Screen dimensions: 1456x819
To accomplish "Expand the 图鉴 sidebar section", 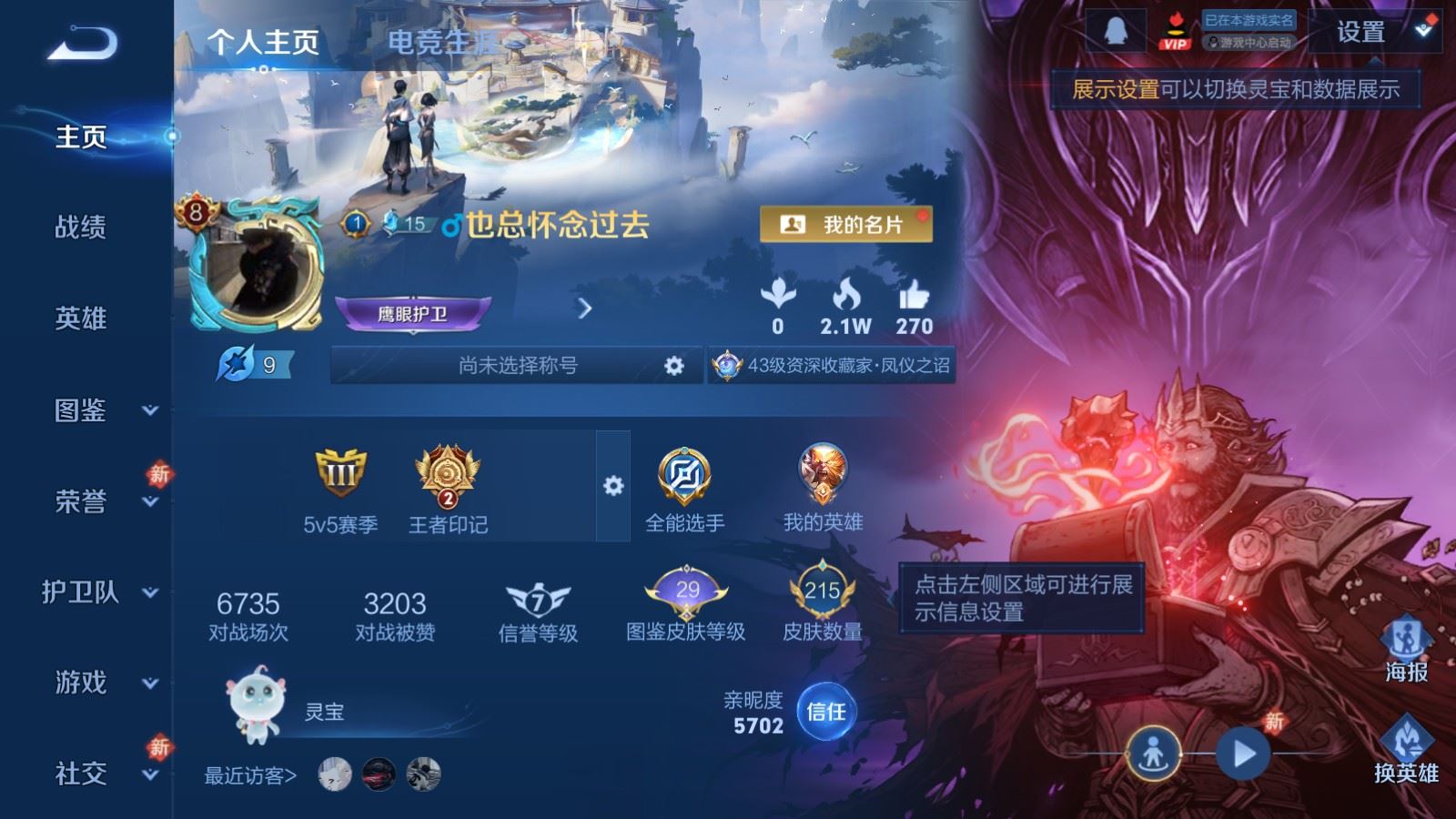I will [80, 411].
